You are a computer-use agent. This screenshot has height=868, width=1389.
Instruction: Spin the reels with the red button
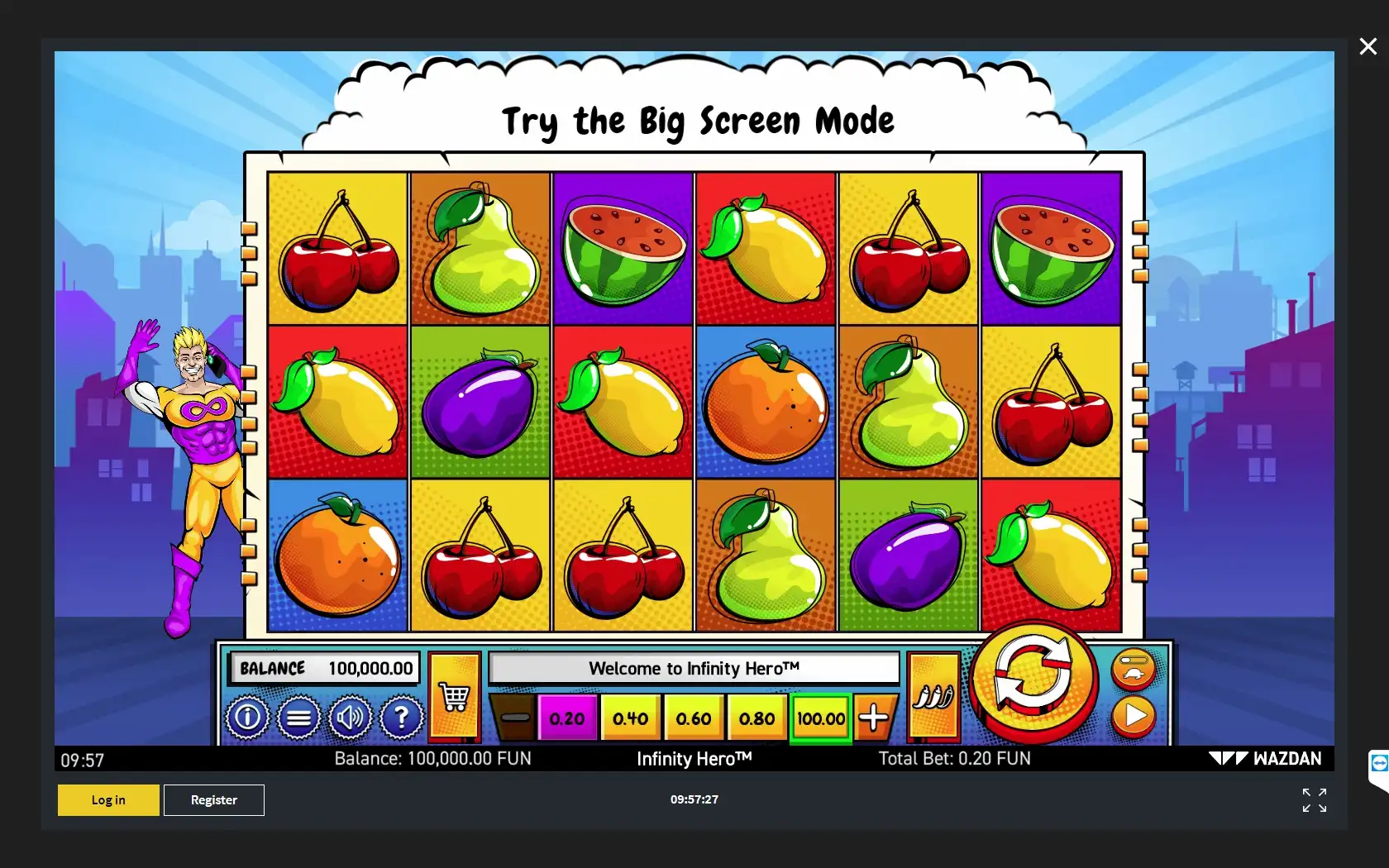(x=1033, y=678)
